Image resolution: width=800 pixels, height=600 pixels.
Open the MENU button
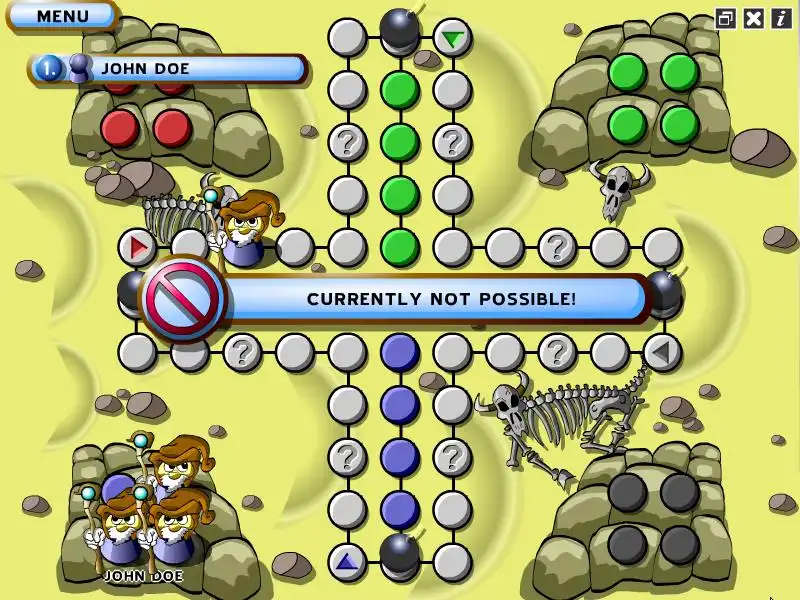pos(62,16)
